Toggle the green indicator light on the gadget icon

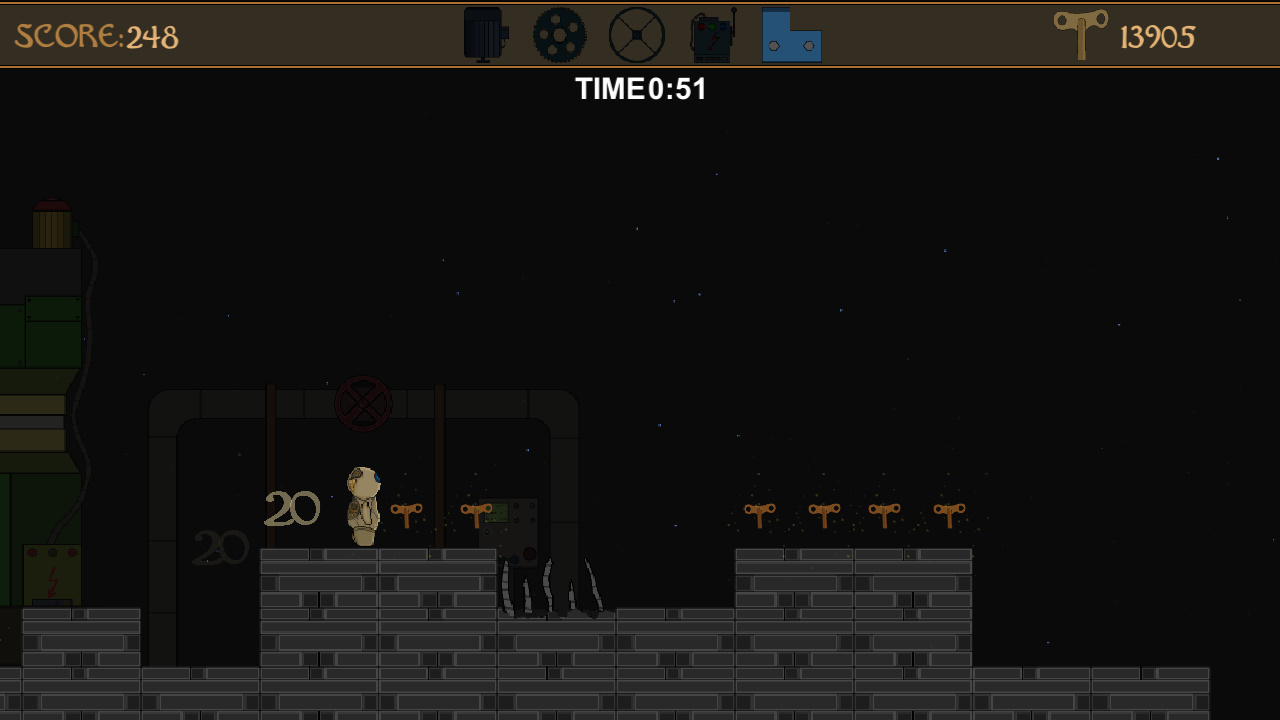pos(712,26)
